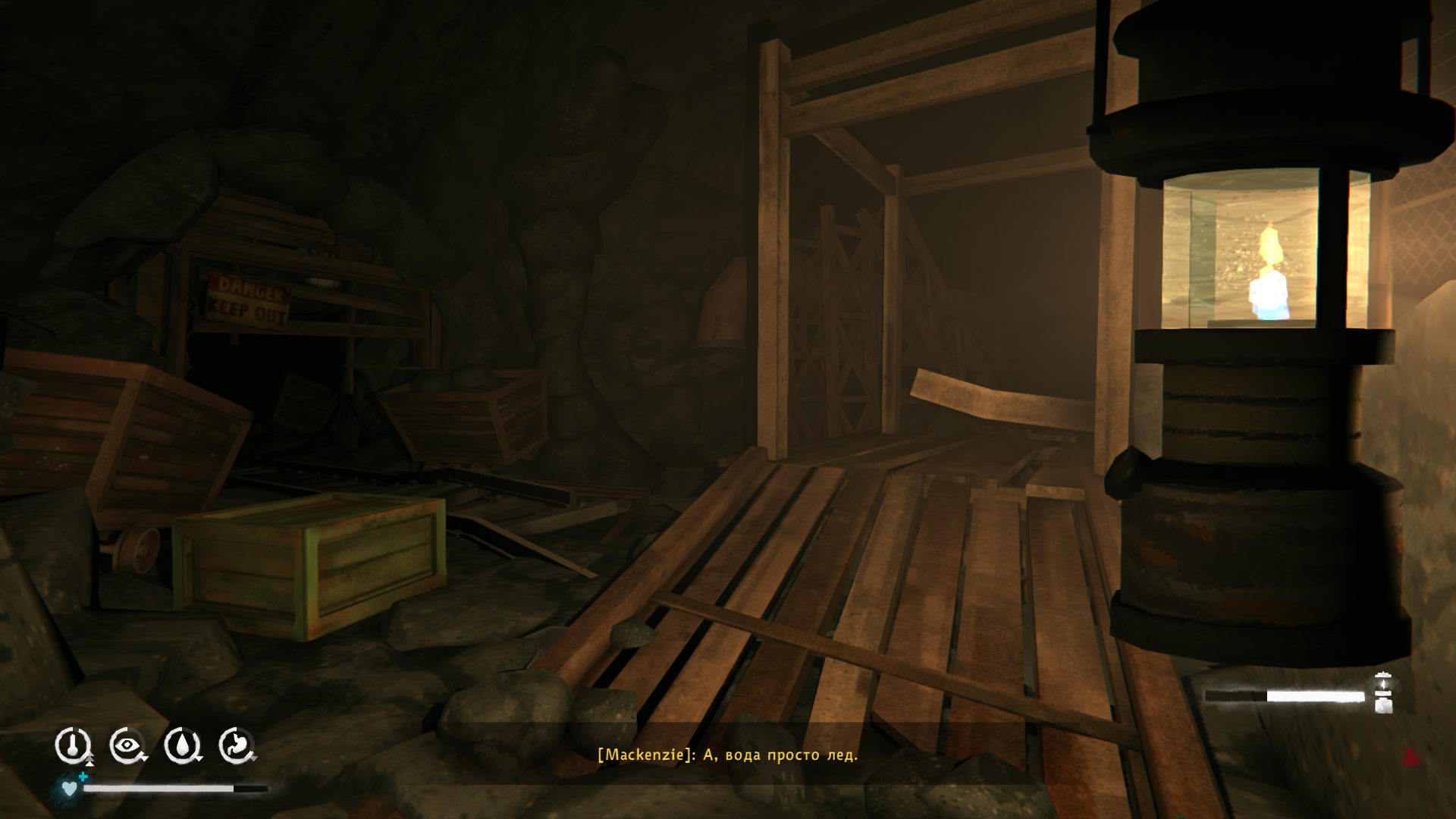Select the storm lantern fuel icon
1456x819 pixels.
[x=1383, y=693]
